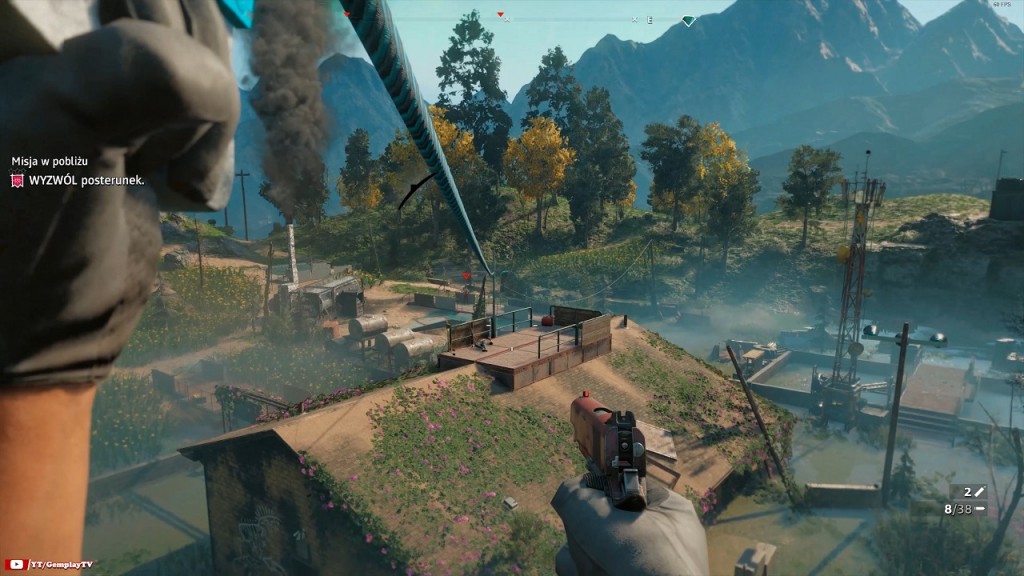Click the pink outpost flag mission icon
1024x576 pixels.
[16, 180]
